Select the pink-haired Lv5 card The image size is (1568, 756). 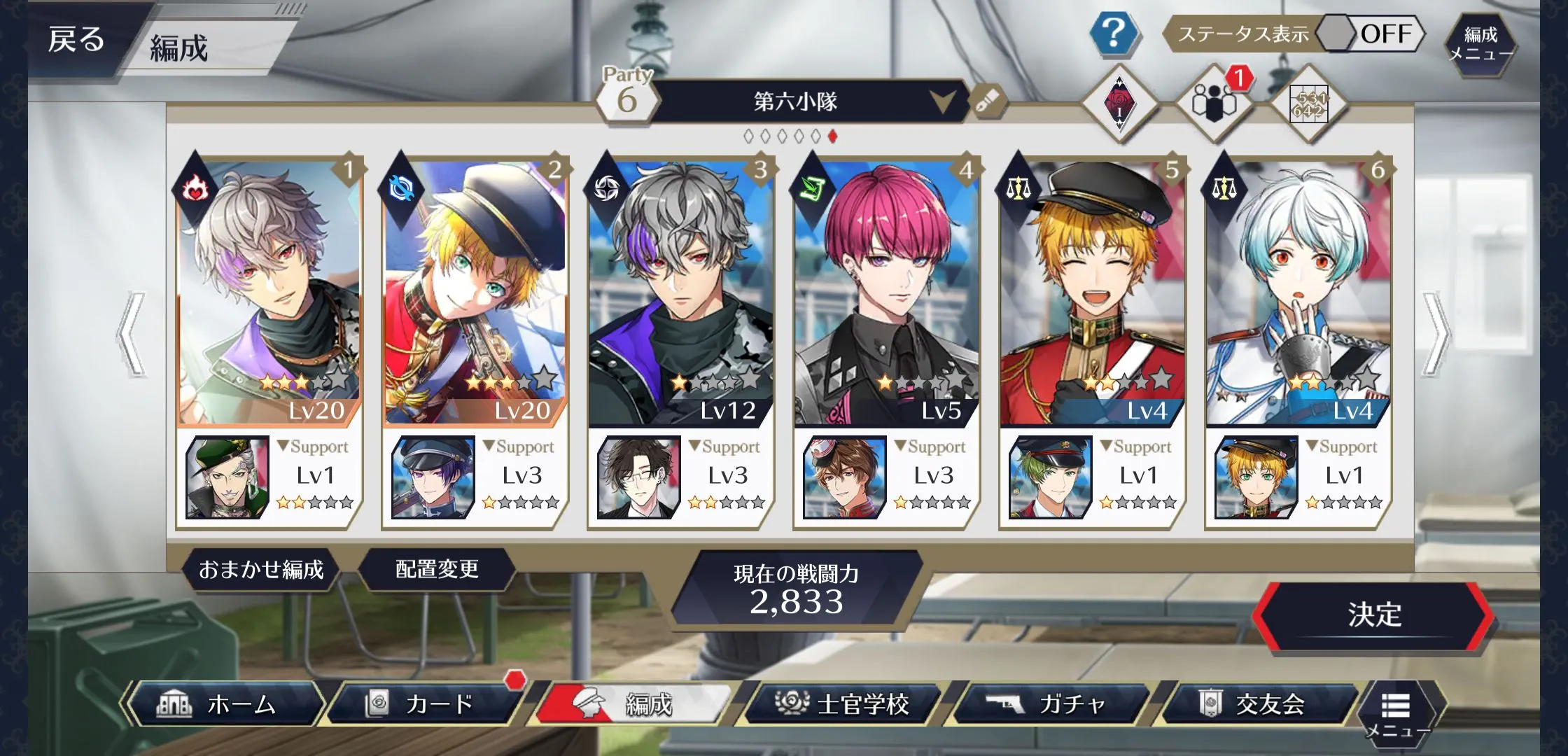(886, 290)
